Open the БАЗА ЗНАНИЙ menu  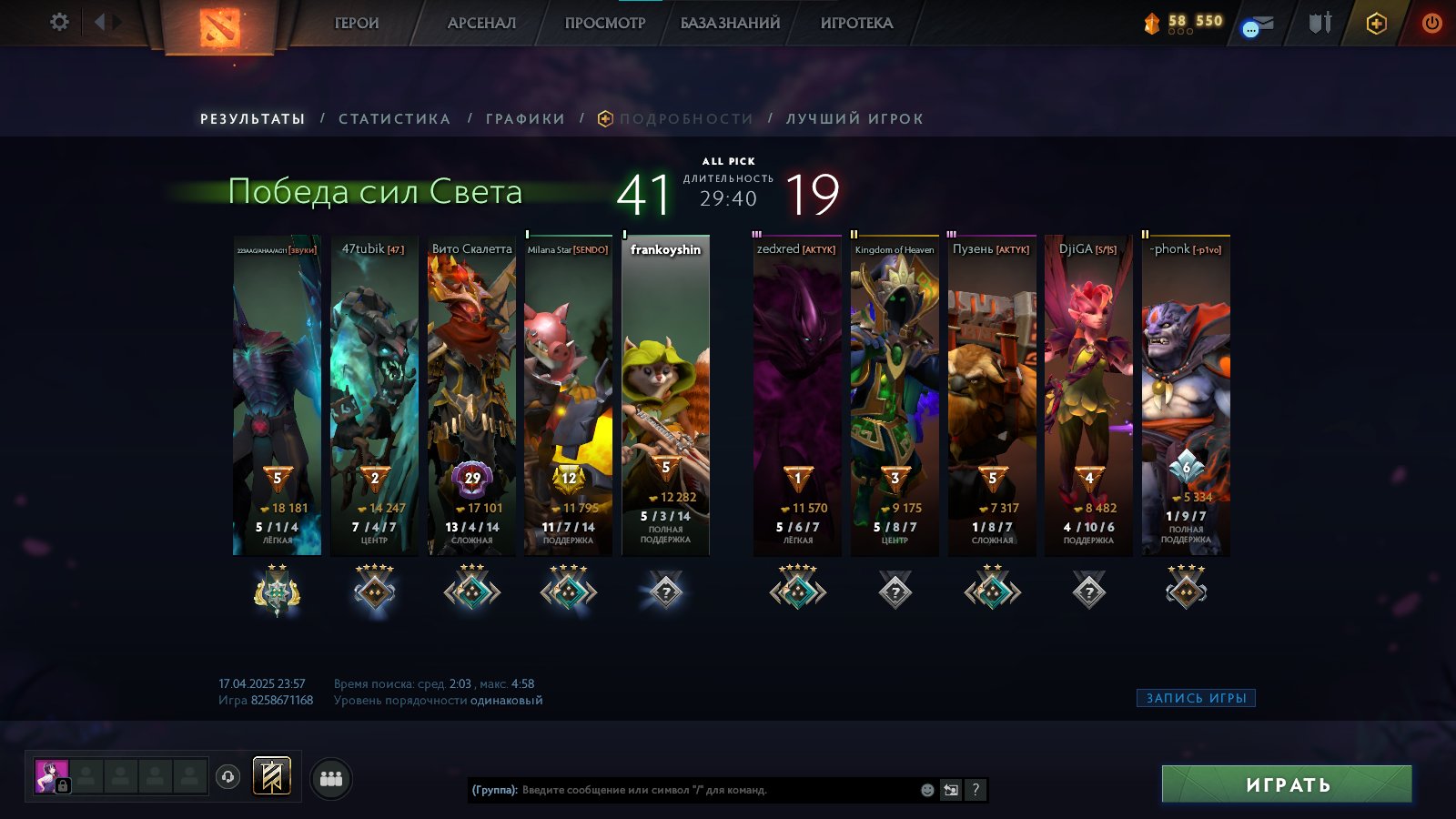pos(732,23)
